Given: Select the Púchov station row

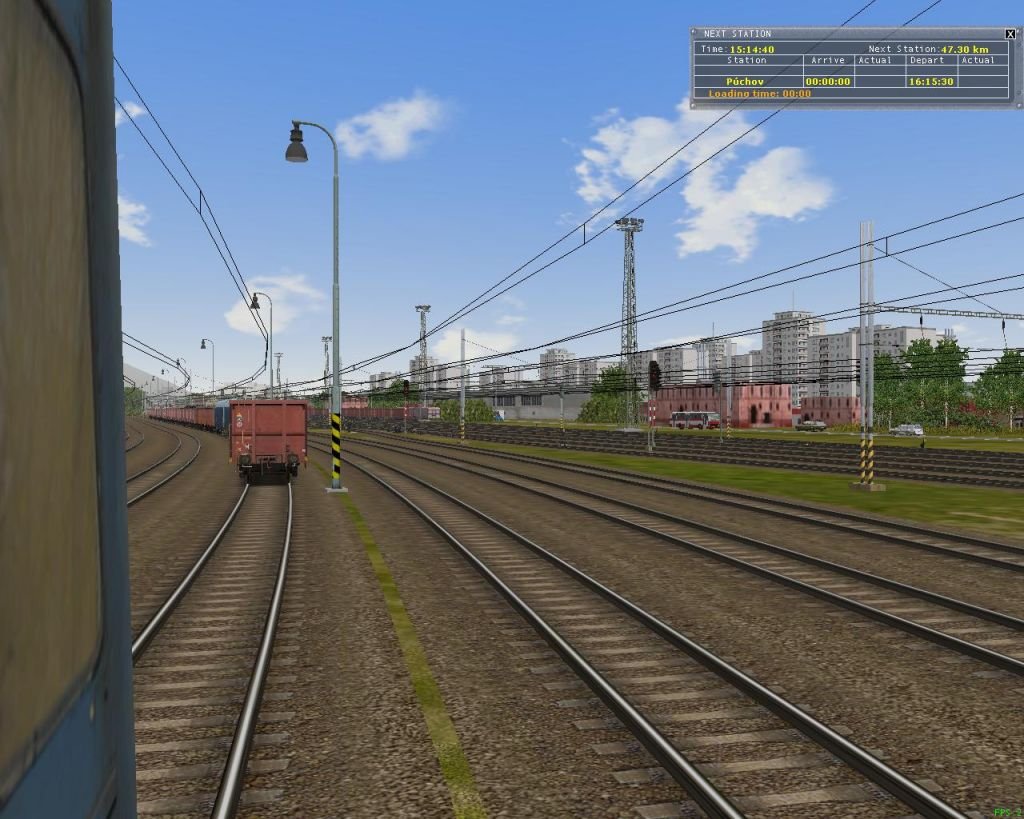Looking at the screenshot, I should click(x=747, y=82).
